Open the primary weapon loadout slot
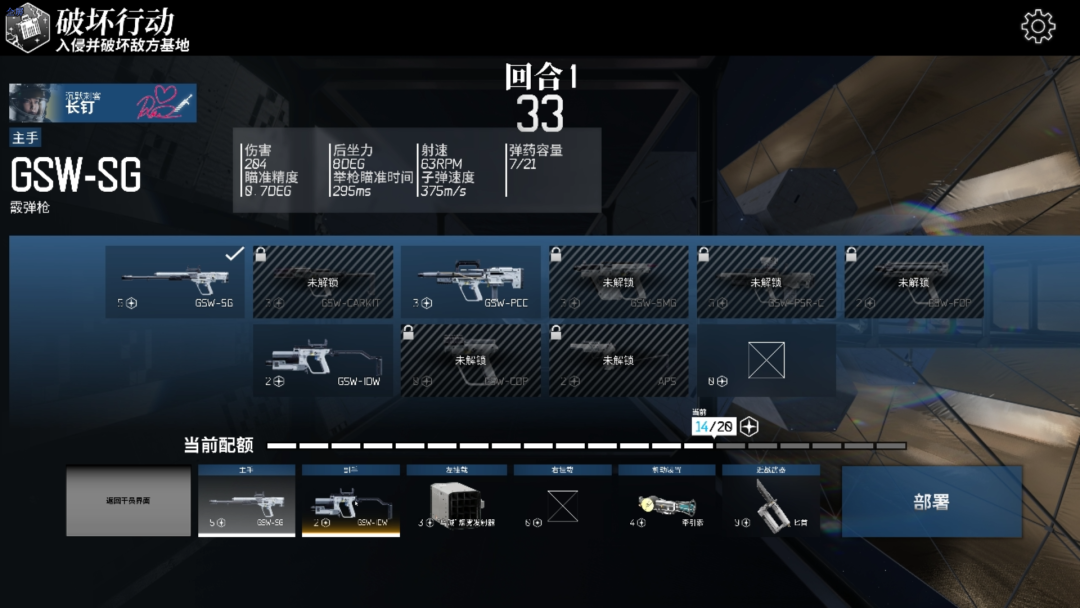Image resolution: width=1080 pixels, height=608 pixels. [246, 501]
